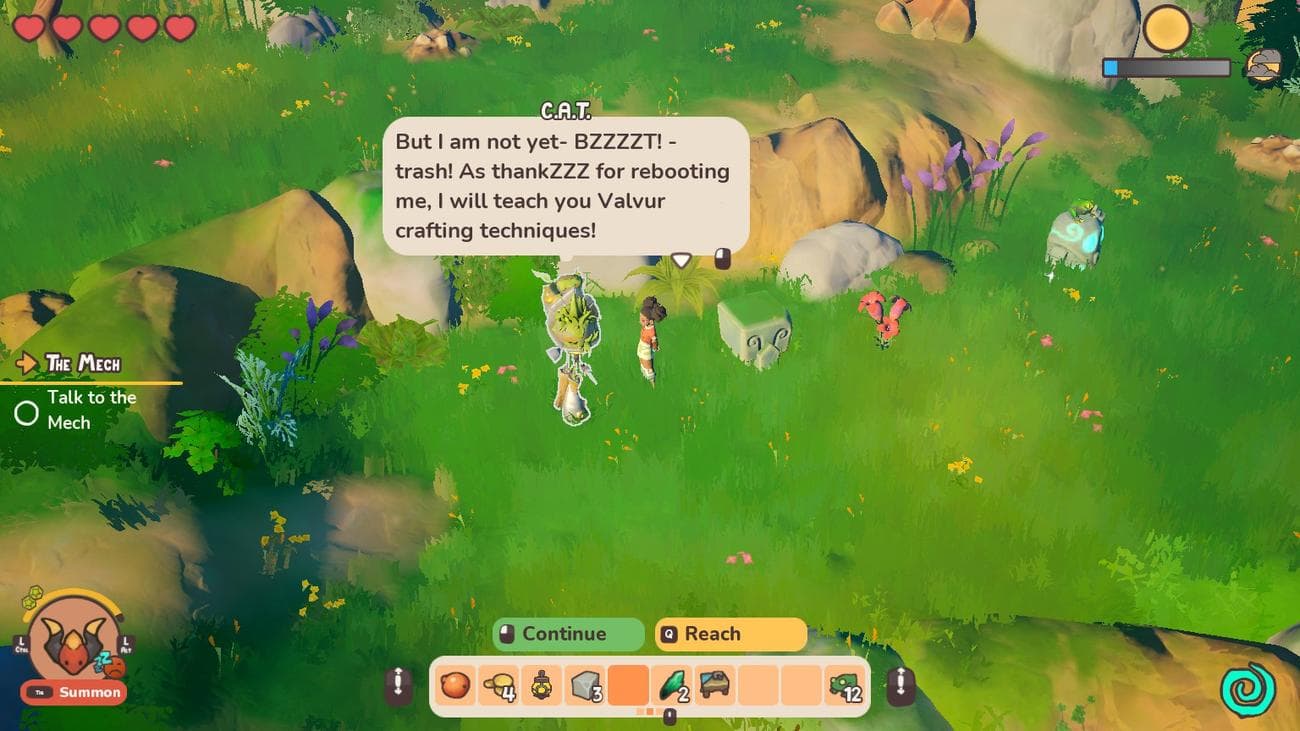The height and width of the screenshot is (731, 1300).
Task: Click the teal spiral icon
Action: (x=1245, y=690)
